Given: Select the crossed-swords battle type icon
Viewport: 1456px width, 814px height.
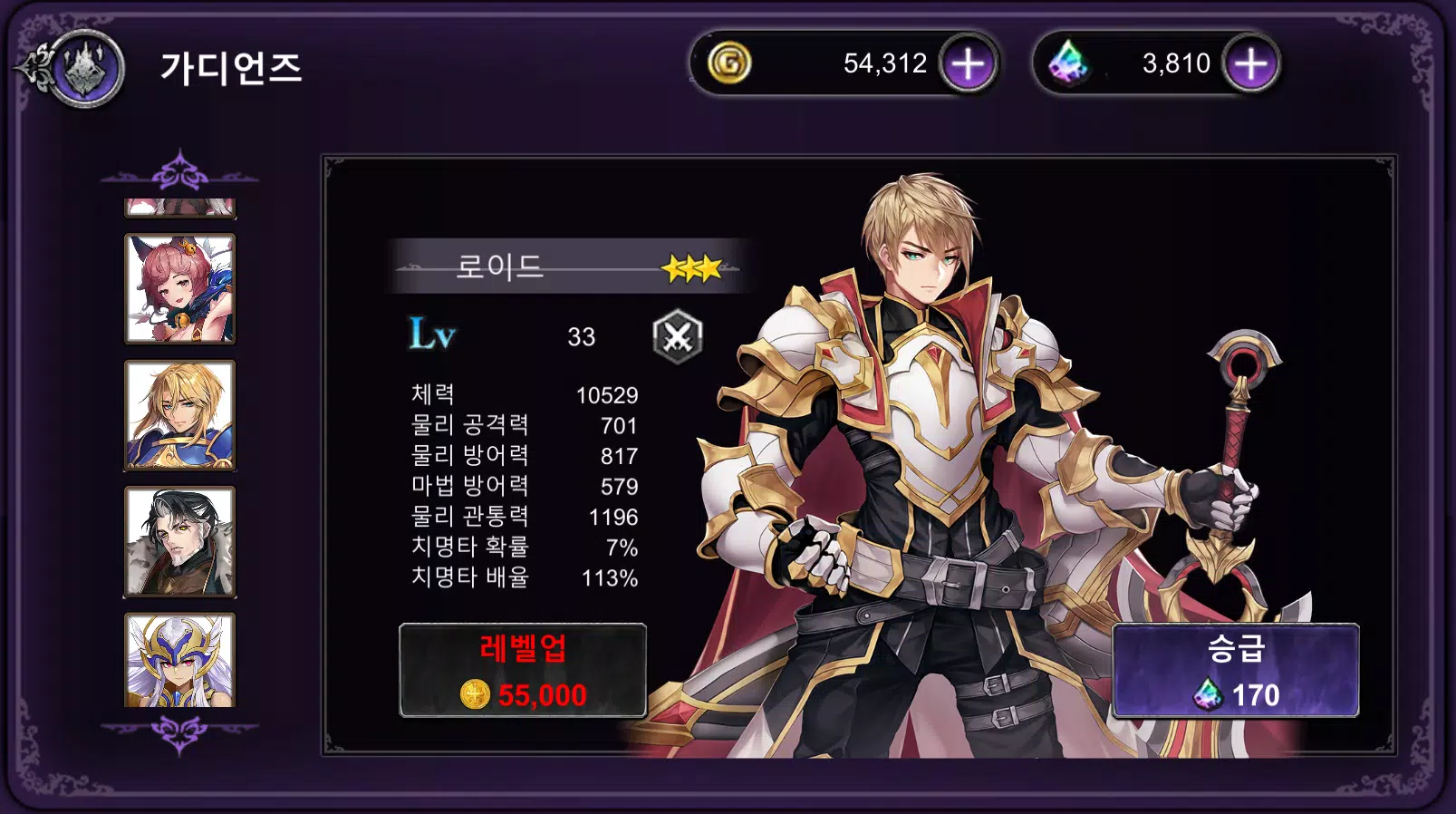Looking at the screenshot, I should click(x=679, y=337).
